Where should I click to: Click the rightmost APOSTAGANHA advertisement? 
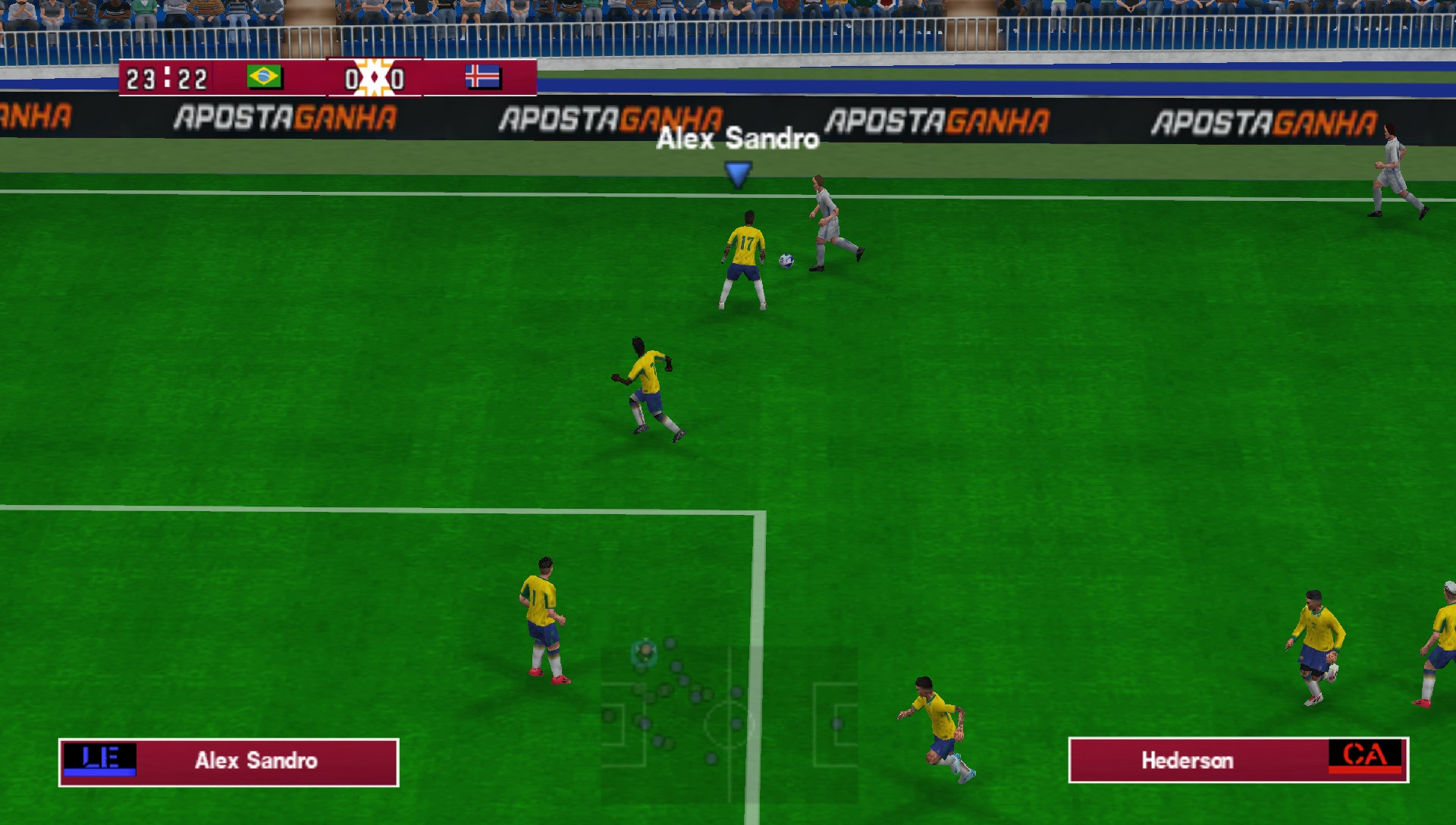(x=1266, y=119)
